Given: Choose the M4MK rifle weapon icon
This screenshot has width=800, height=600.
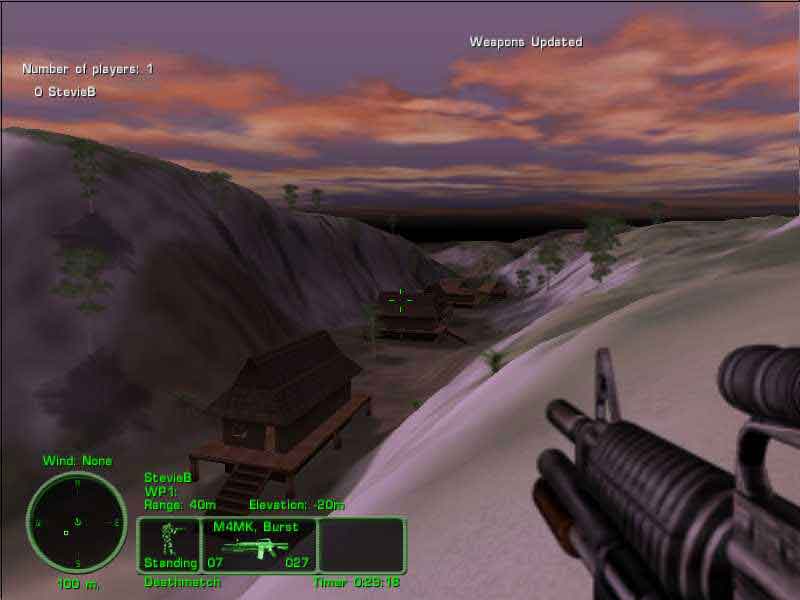Looking at the screenshot, I should tap(259, 546).
